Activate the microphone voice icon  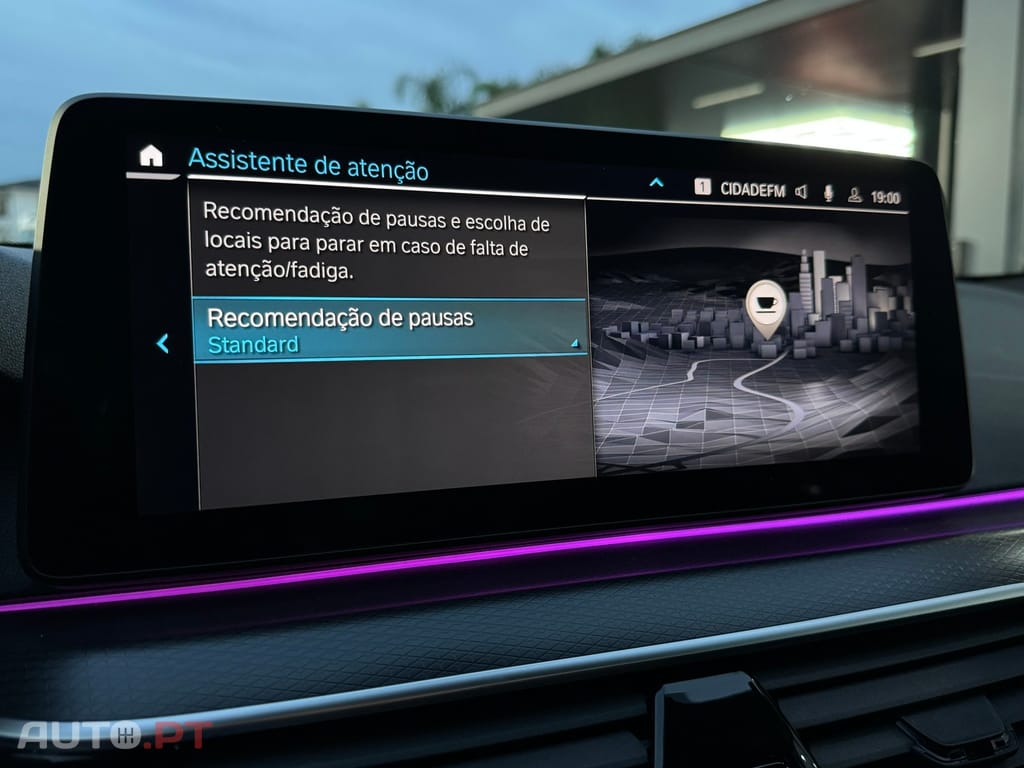tap(828, 193)
